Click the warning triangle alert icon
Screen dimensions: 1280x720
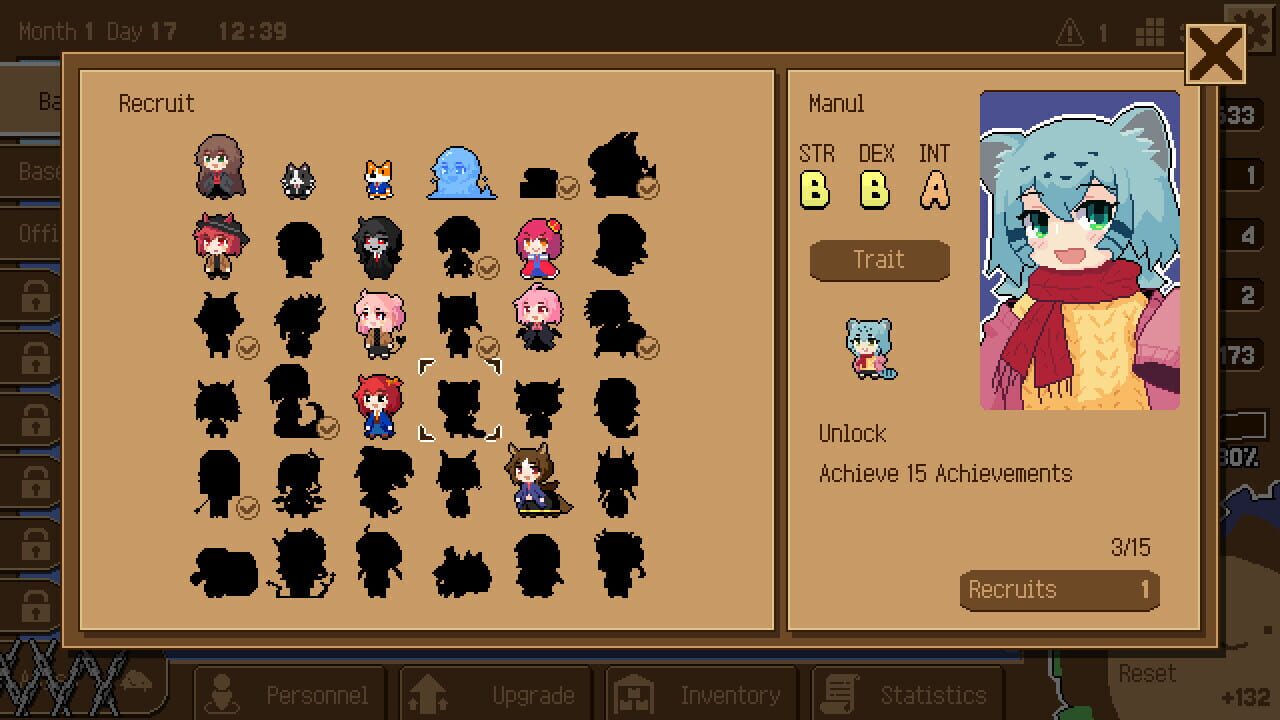(x=1069, y=30)
